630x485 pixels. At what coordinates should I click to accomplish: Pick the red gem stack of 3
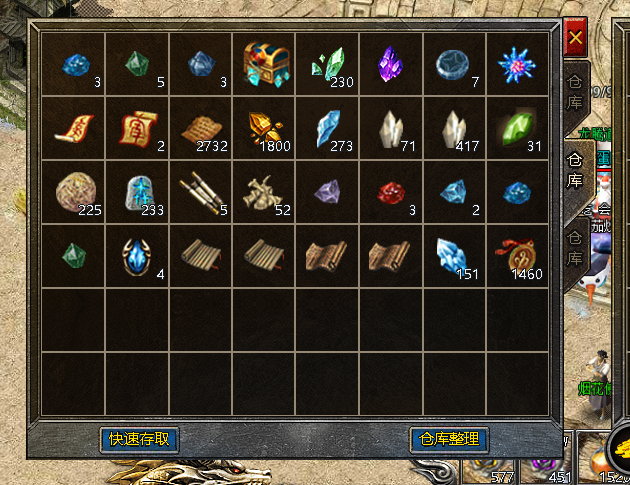coord(392,191)
